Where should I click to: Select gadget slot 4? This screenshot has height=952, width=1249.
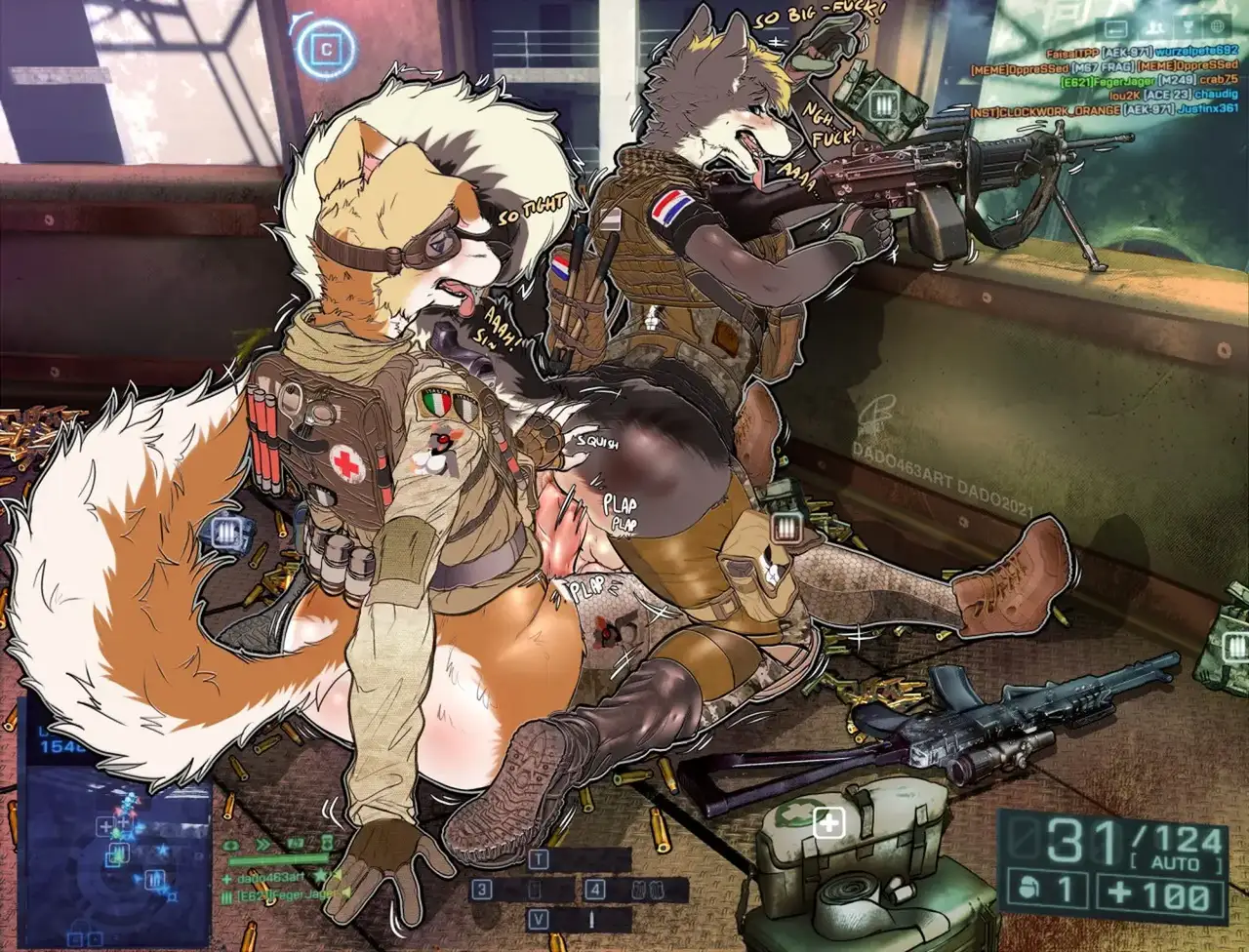click(596, 890)
